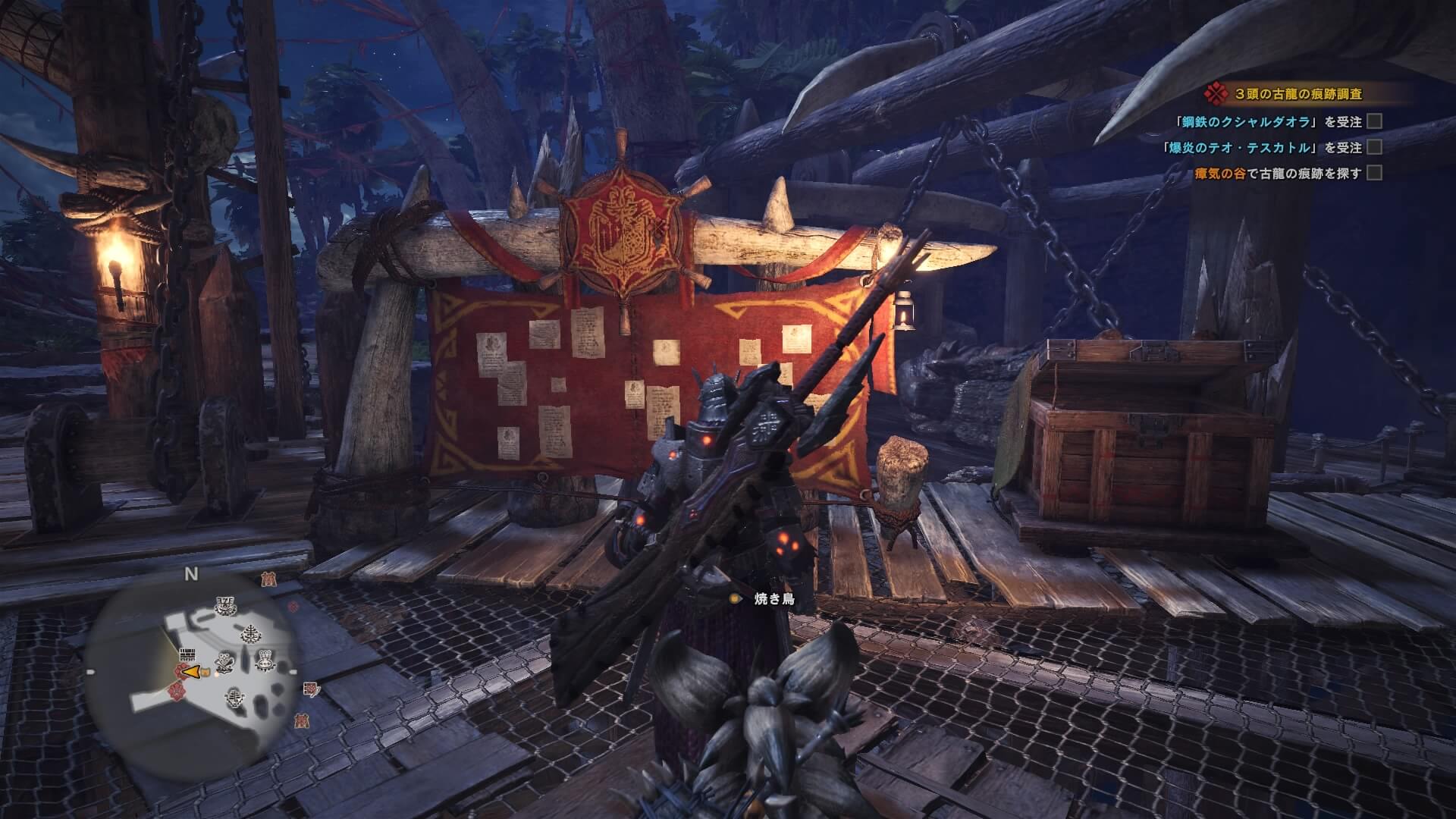Click the yellow player arrow on minimap
The width and height of the screenshot is (1456, 819).
point(193,672)
